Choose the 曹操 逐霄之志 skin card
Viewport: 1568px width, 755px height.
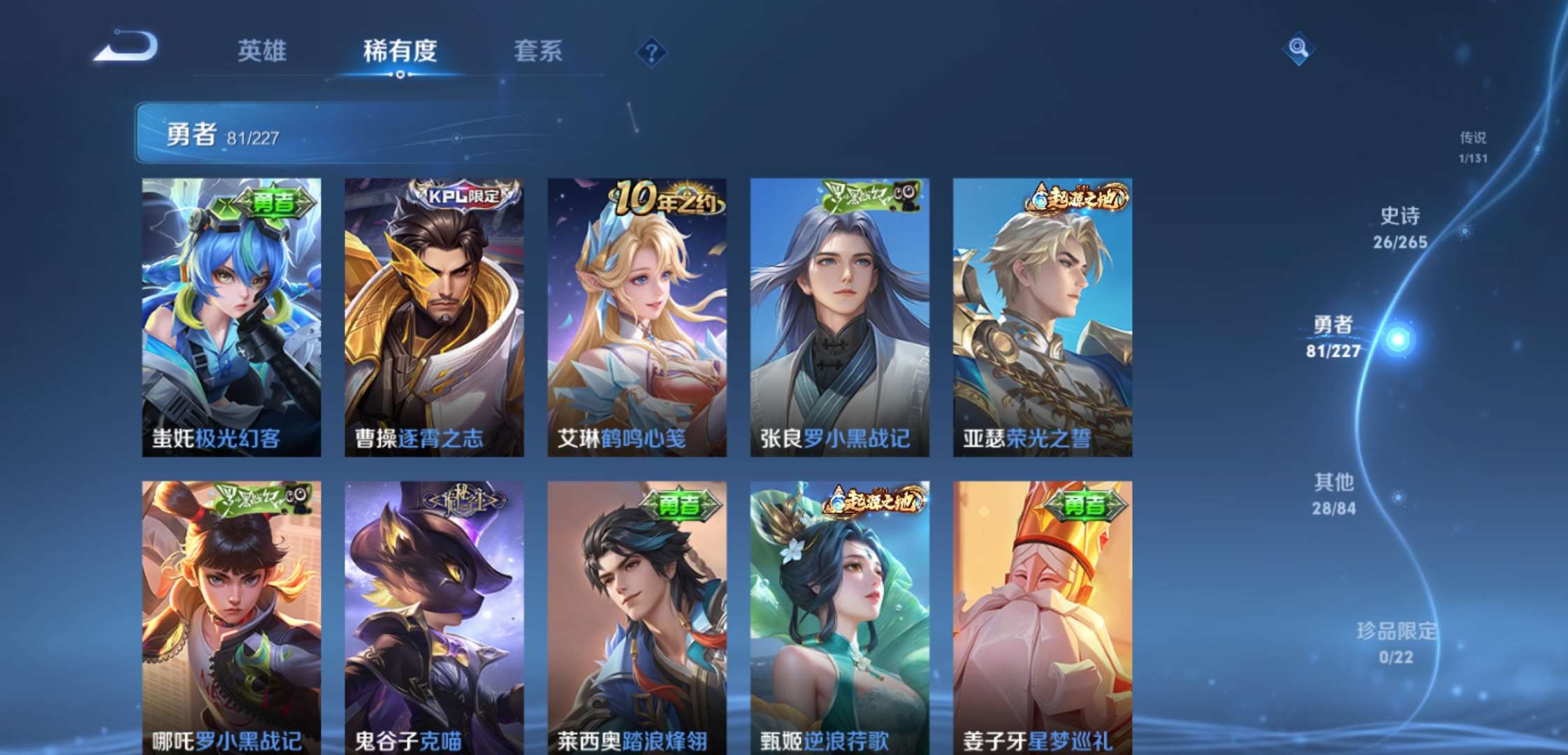434,317
